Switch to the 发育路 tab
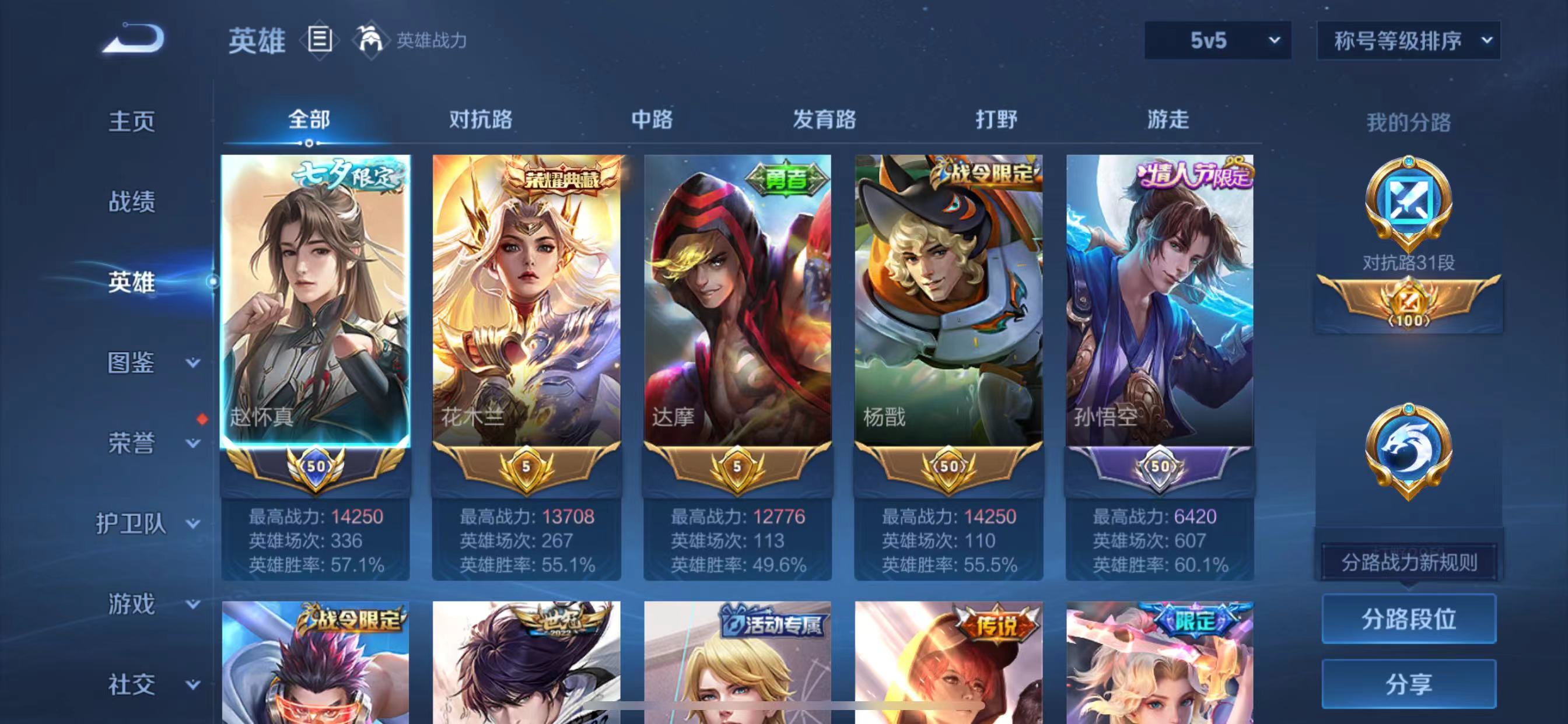This screenshot has width=1568, height=724. point(825,120)
